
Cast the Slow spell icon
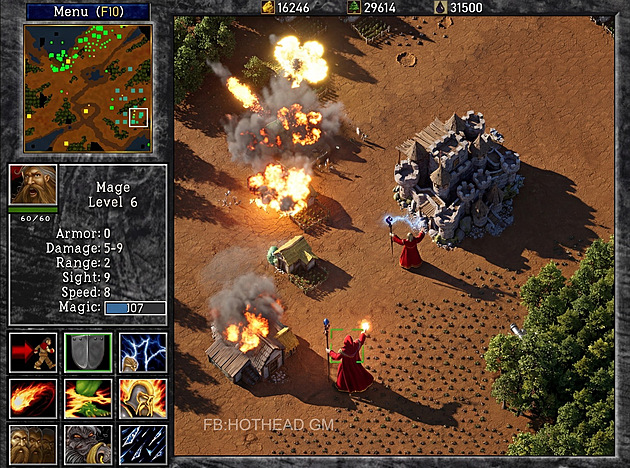[x=88, y=398]
